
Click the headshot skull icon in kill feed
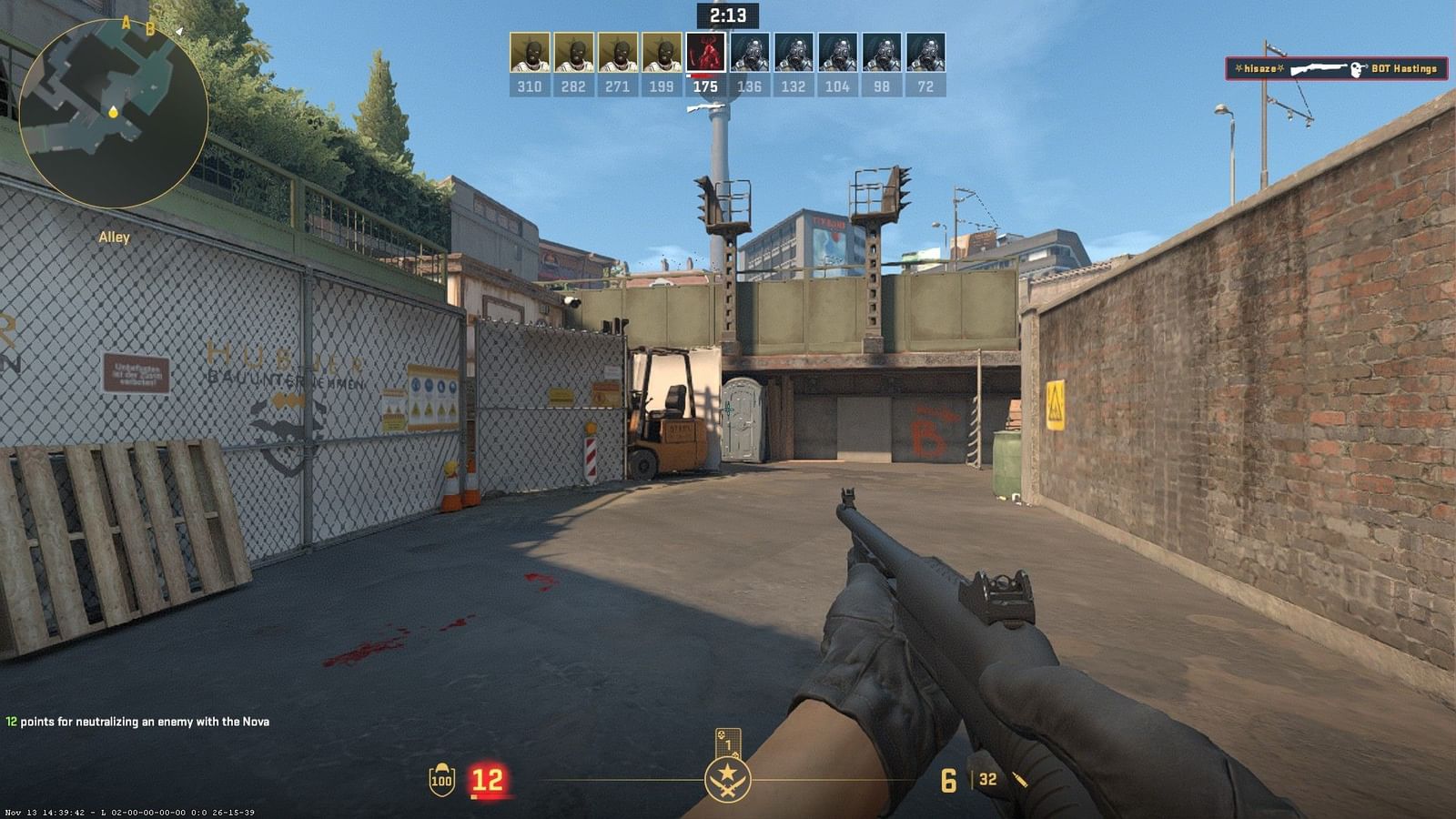(1356, 70)
